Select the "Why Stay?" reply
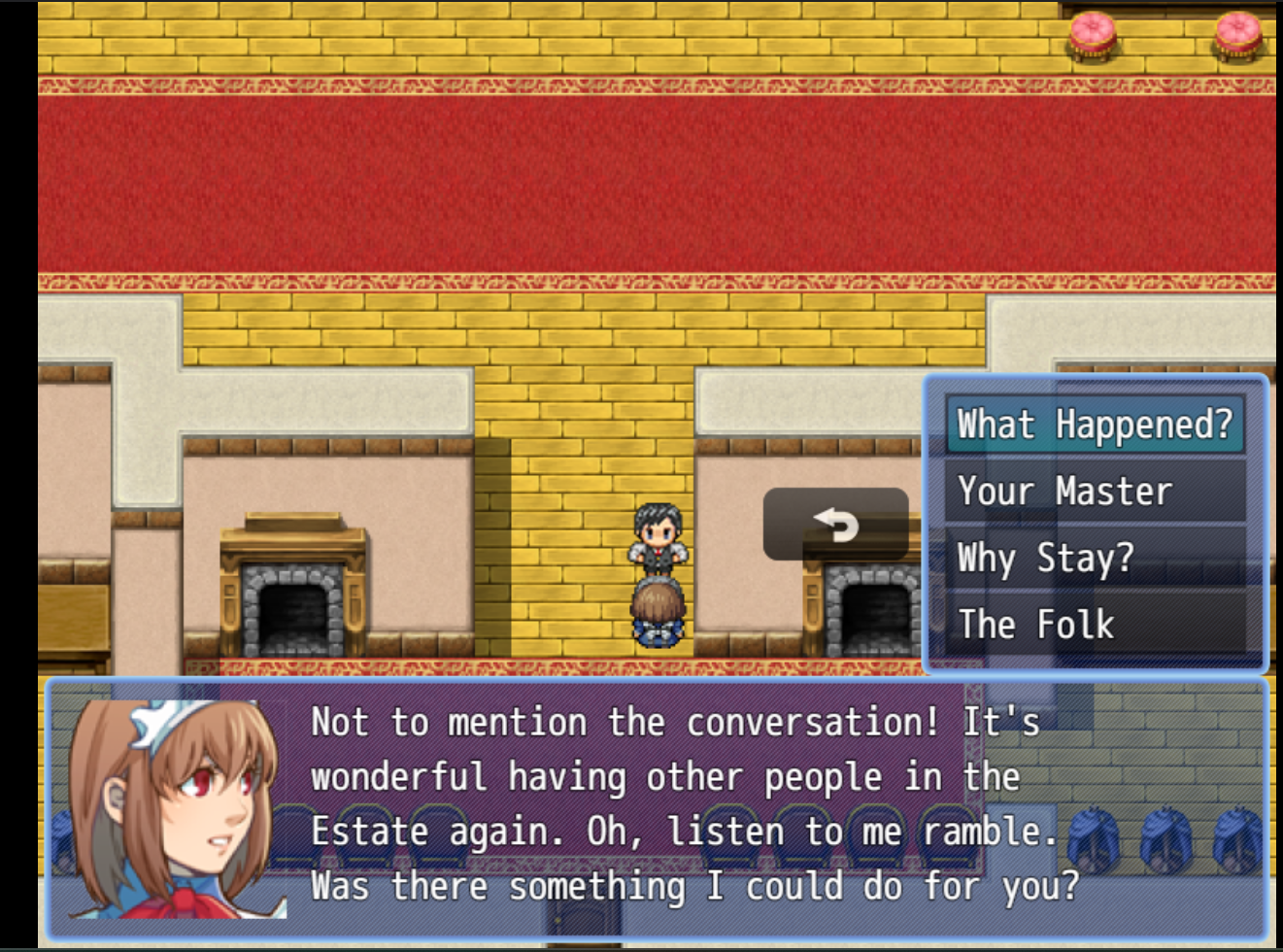 pyautogui.click(x=1095, y=559)
